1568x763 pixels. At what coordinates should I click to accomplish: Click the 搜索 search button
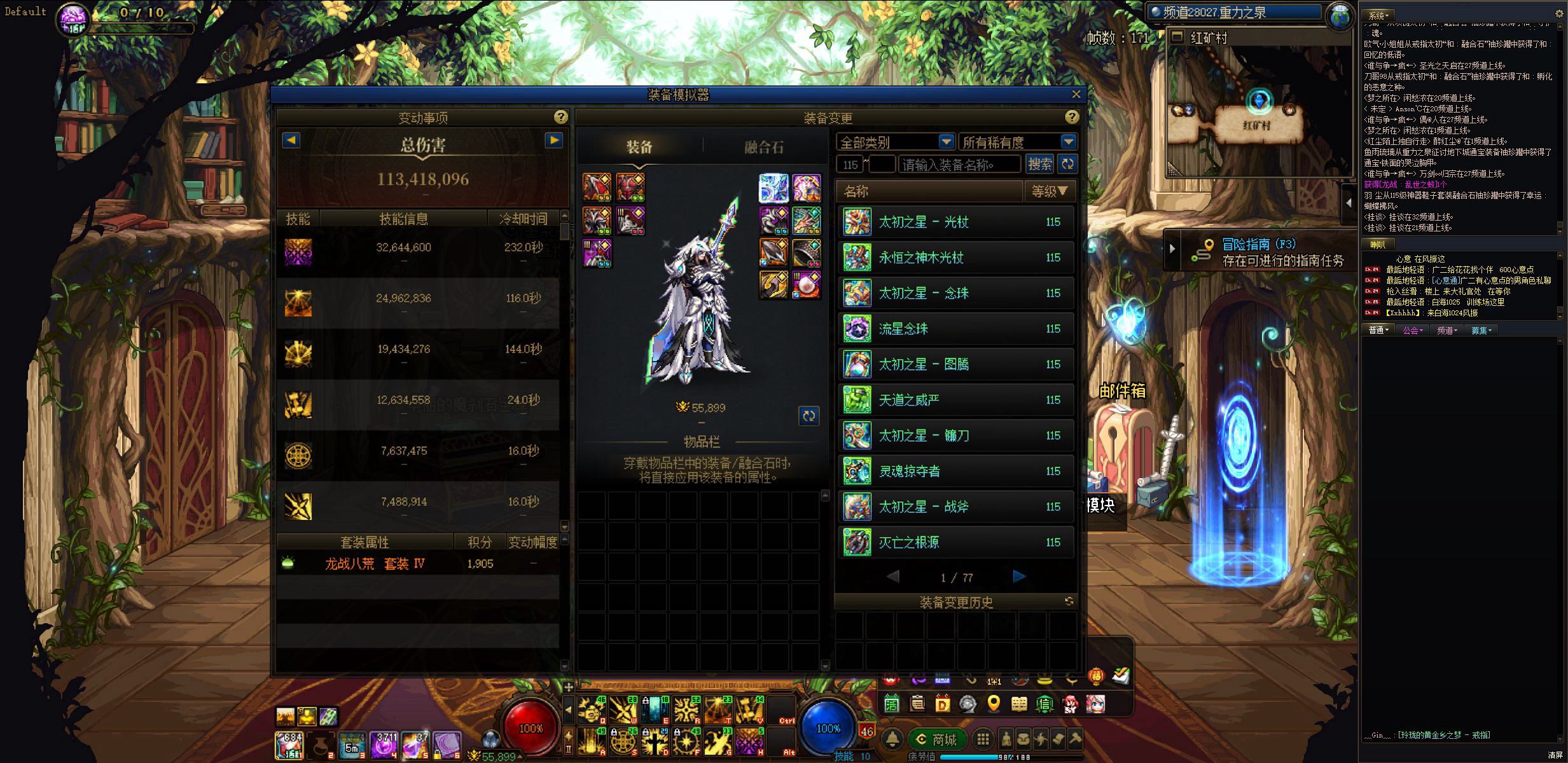click(x=1039, y=165)
